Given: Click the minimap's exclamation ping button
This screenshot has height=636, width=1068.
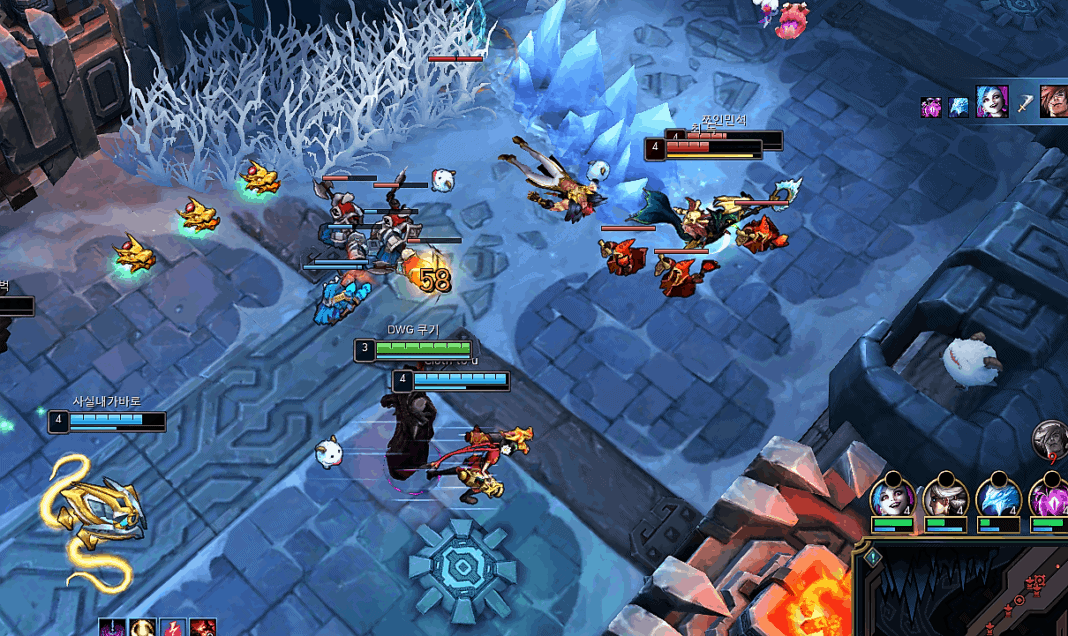Looking at the screenshot, I should tap(872, 559).
